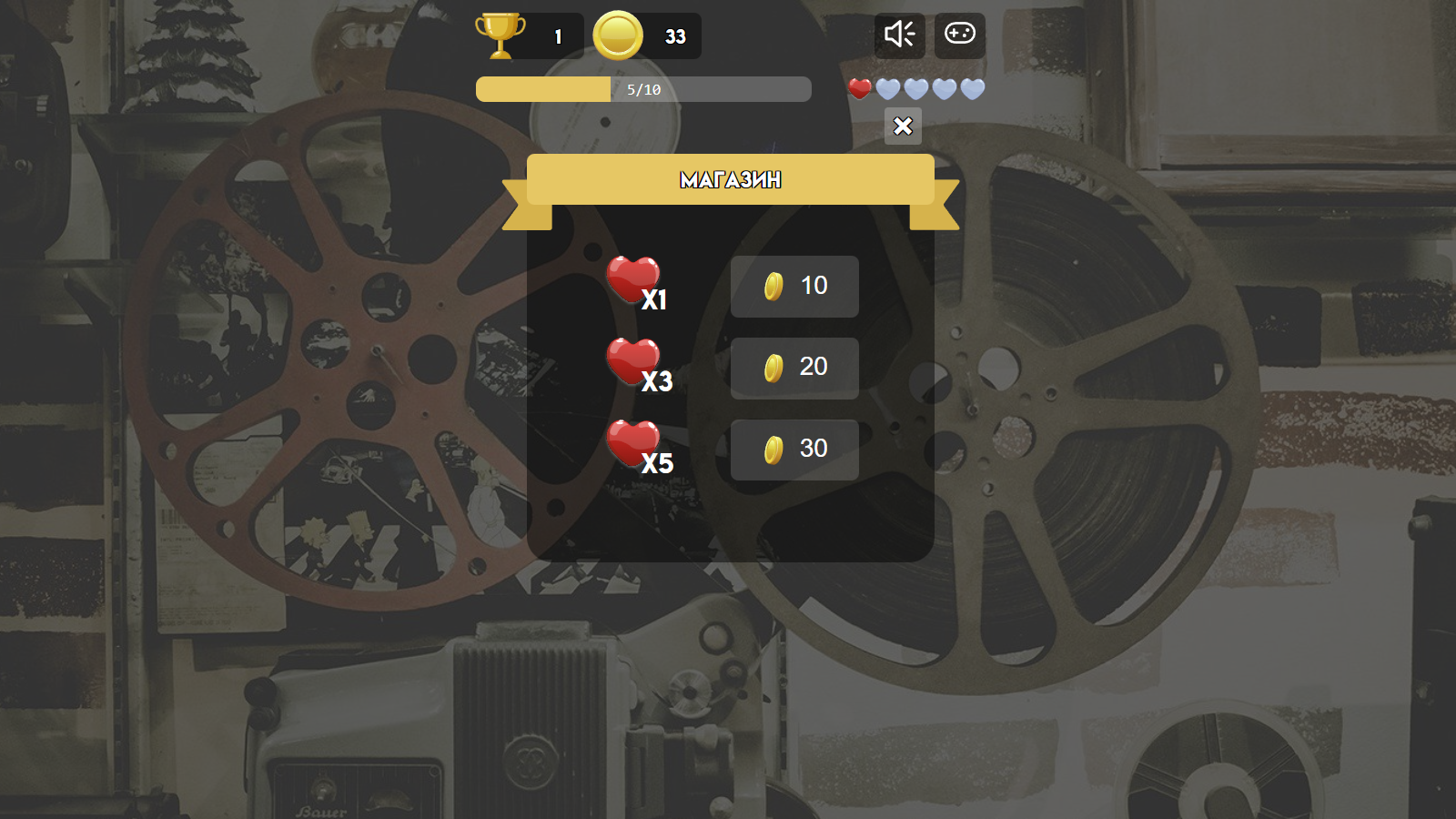
Task: Select the X1 heart icon in shop
Action: [634, 280]
